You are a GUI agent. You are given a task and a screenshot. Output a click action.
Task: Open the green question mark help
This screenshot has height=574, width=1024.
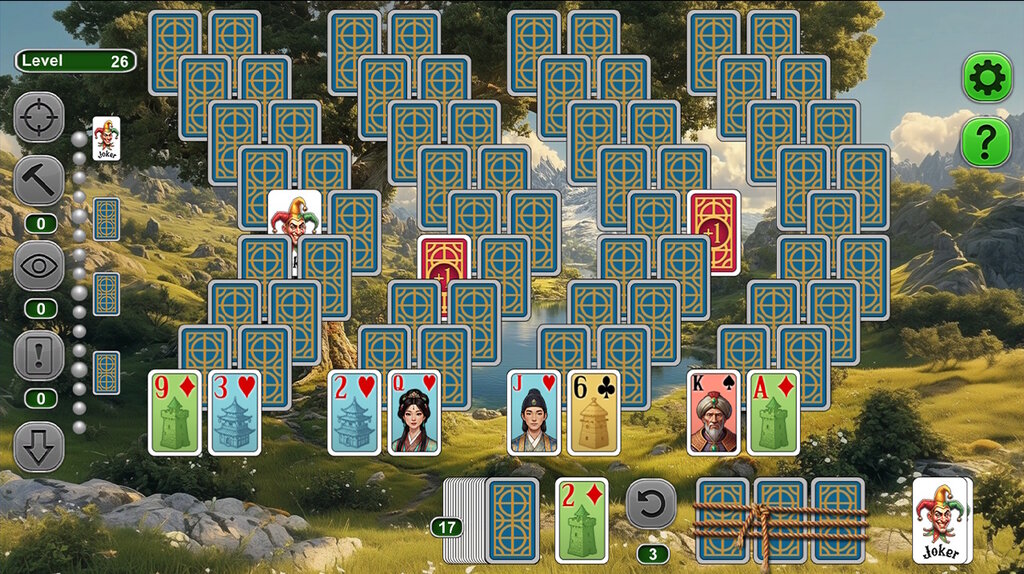[986, 143]
